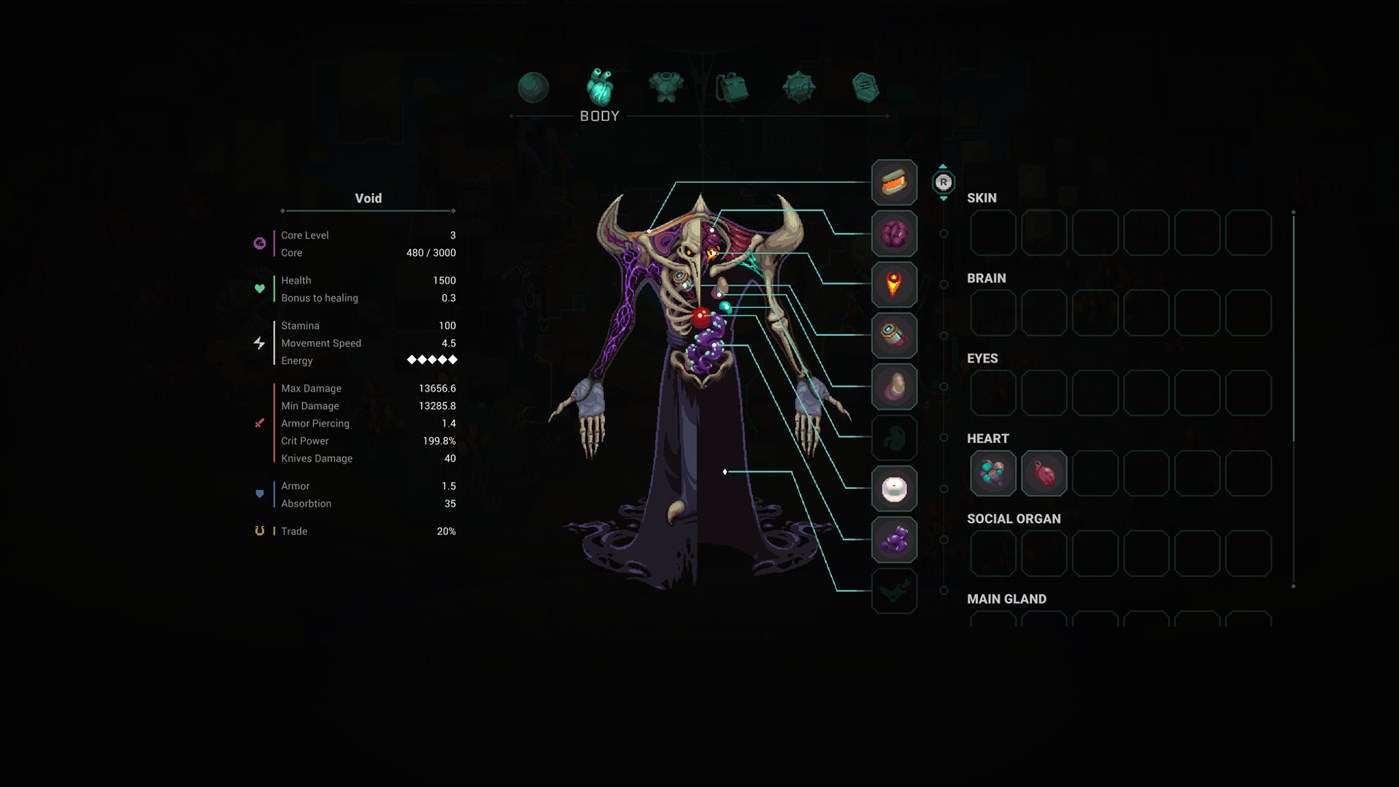Click the up arrow above the R button
Image resolution: width=1399 pixels, height=787 pixels.
942,167
